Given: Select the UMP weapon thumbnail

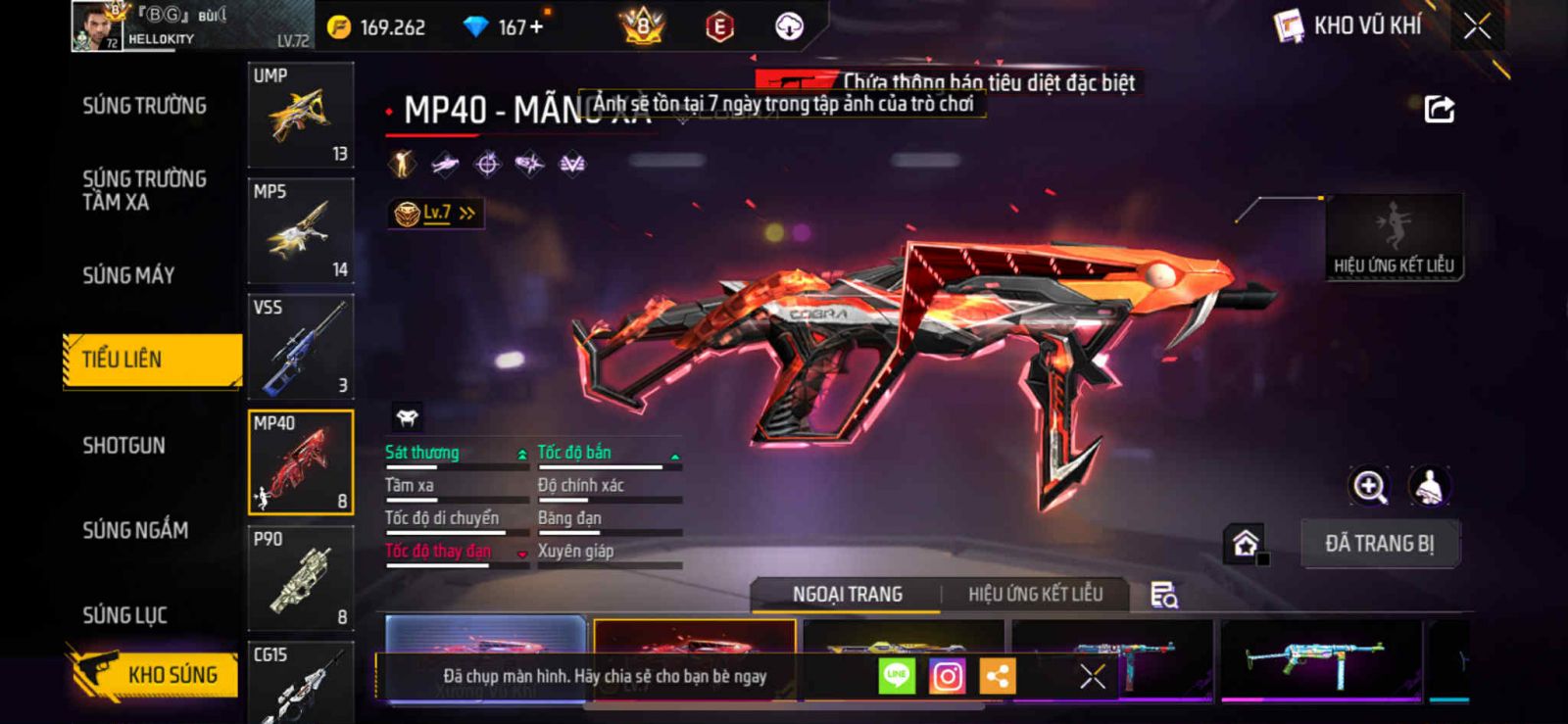Looking at the screenshot, I should click(x=300, y=116).
